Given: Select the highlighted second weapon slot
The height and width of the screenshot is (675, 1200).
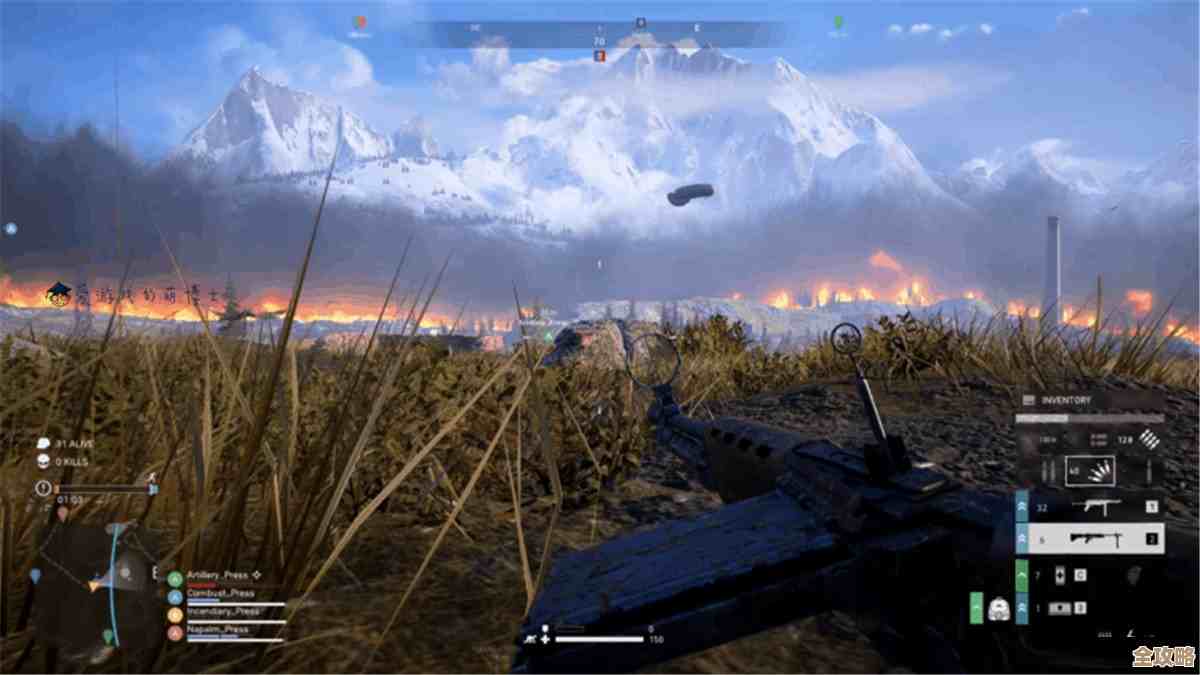Looking at the screenshot, I should [1091, 539].
